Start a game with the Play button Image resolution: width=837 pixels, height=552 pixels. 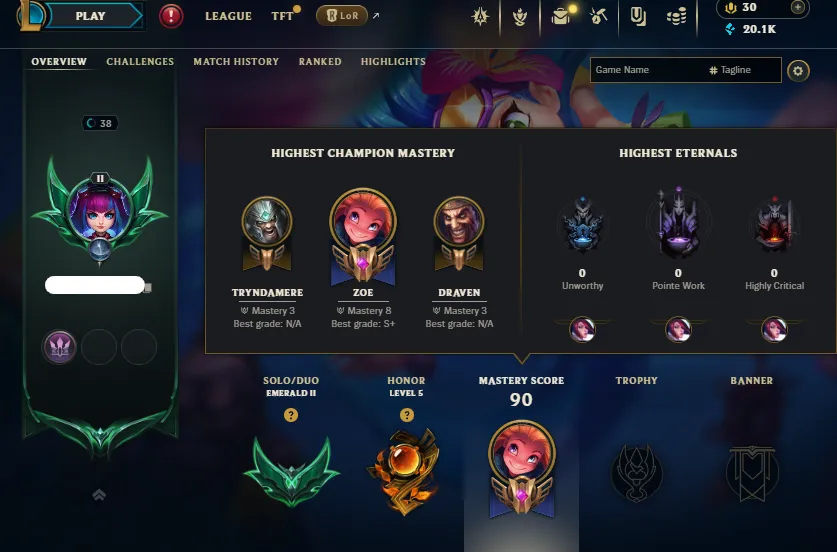(x=92, y=16)
